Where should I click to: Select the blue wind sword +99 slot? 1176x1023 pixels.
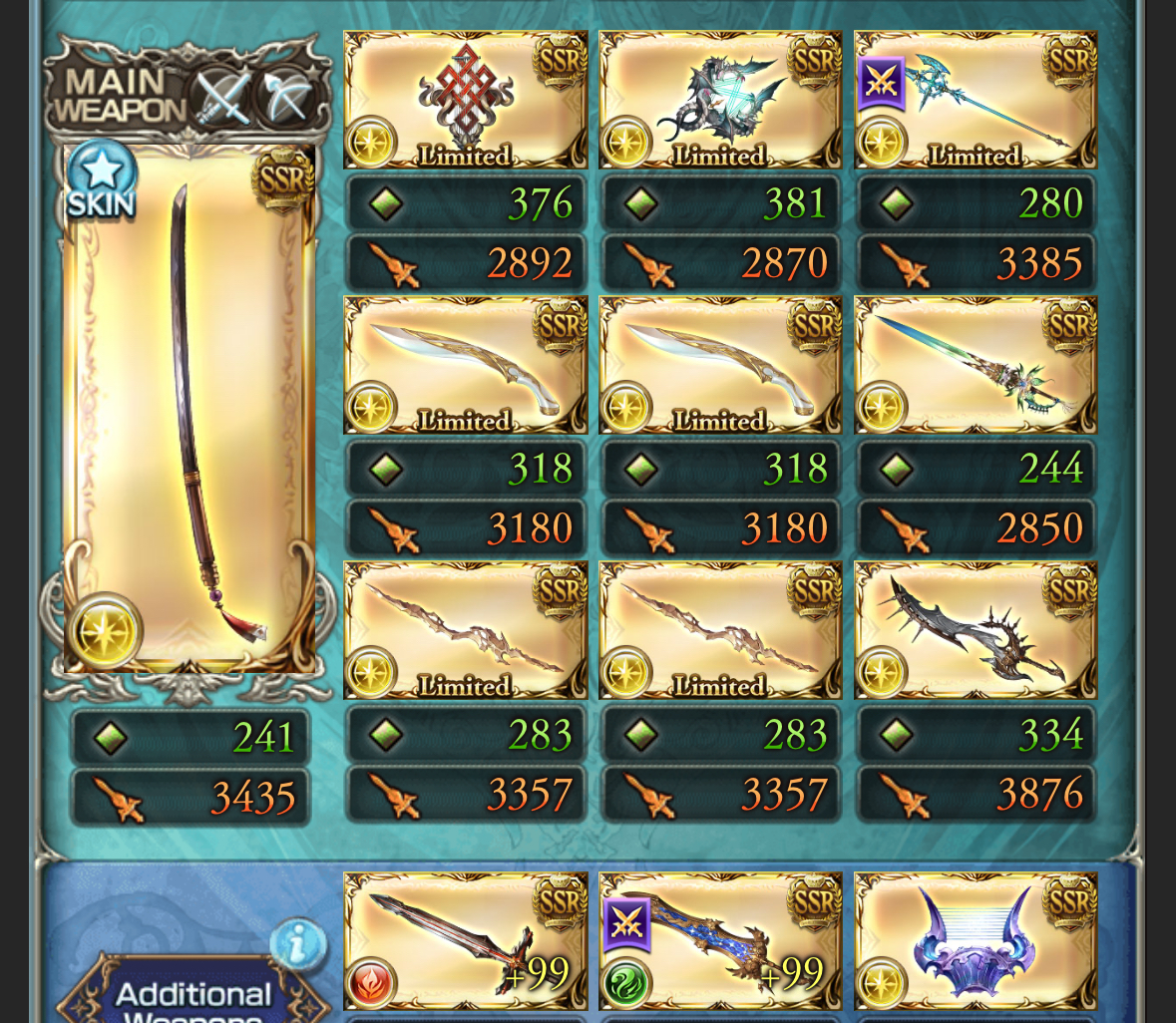pos(720,941)
